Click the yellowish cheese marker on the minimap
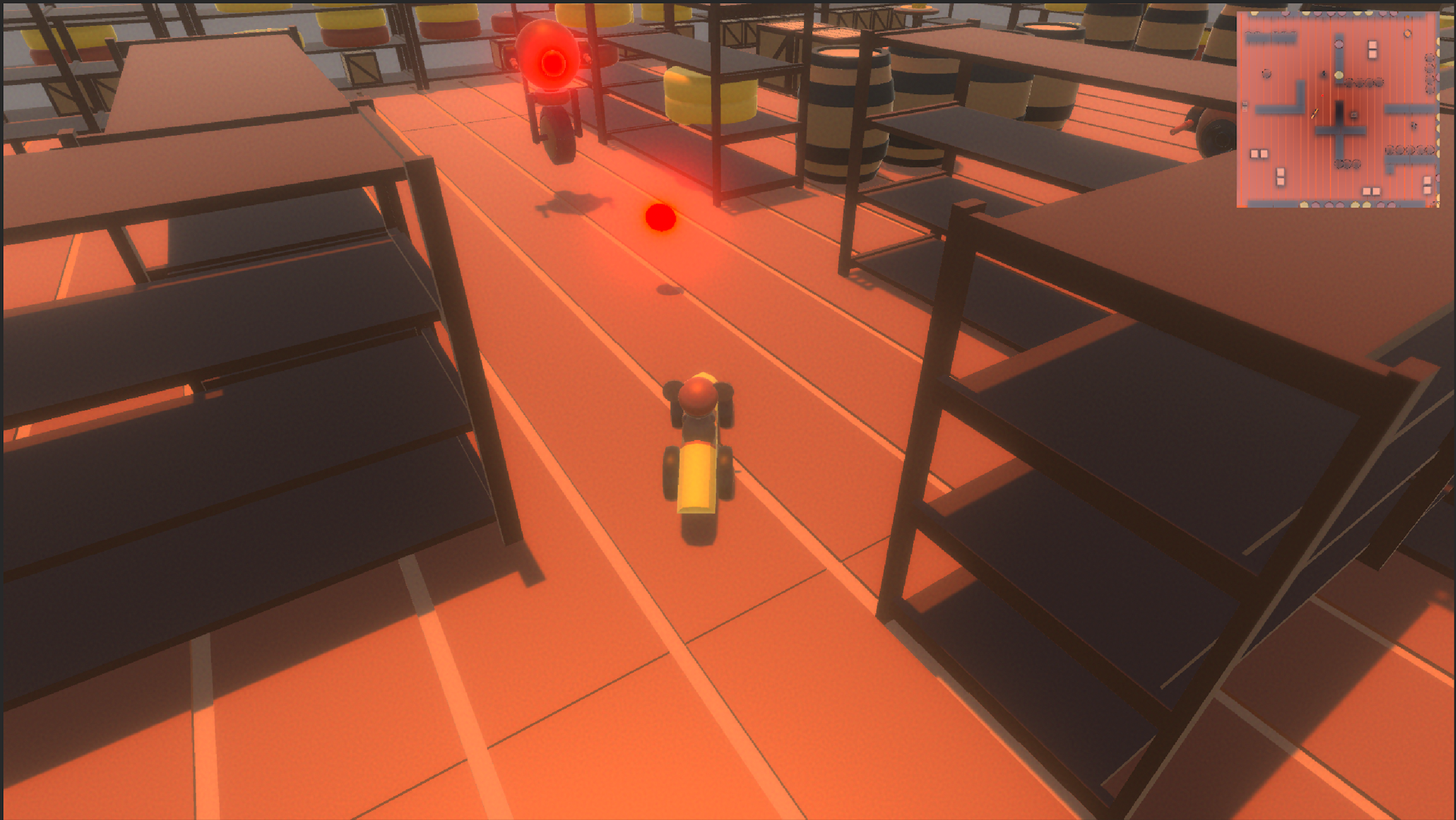Image resolution: width=1456 pixels, height=820 pixels. [1338, 75]
